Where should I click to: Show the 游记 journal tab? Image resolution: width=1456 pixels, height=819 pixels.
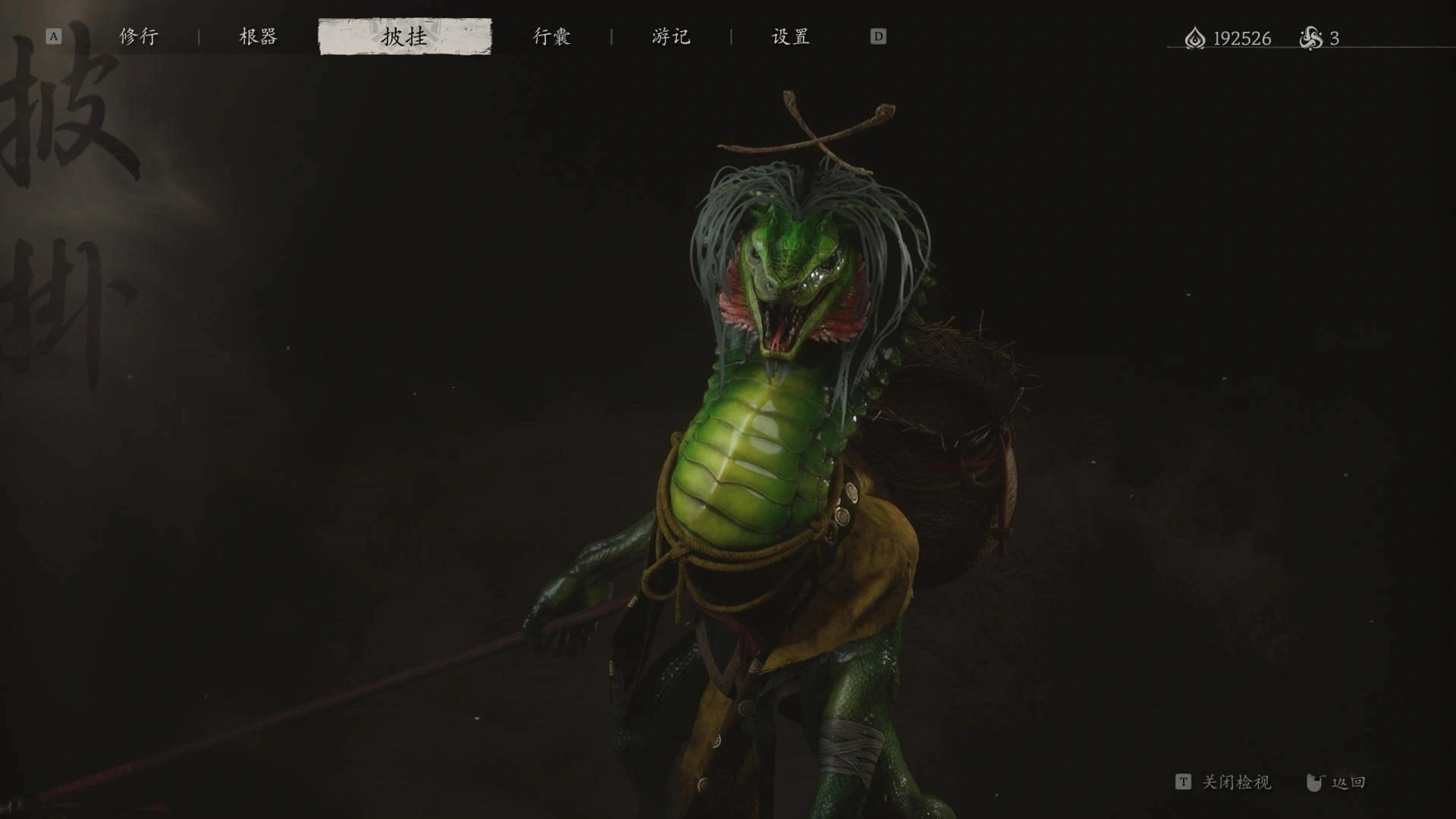pyautogui.click(x=671, y=36)
